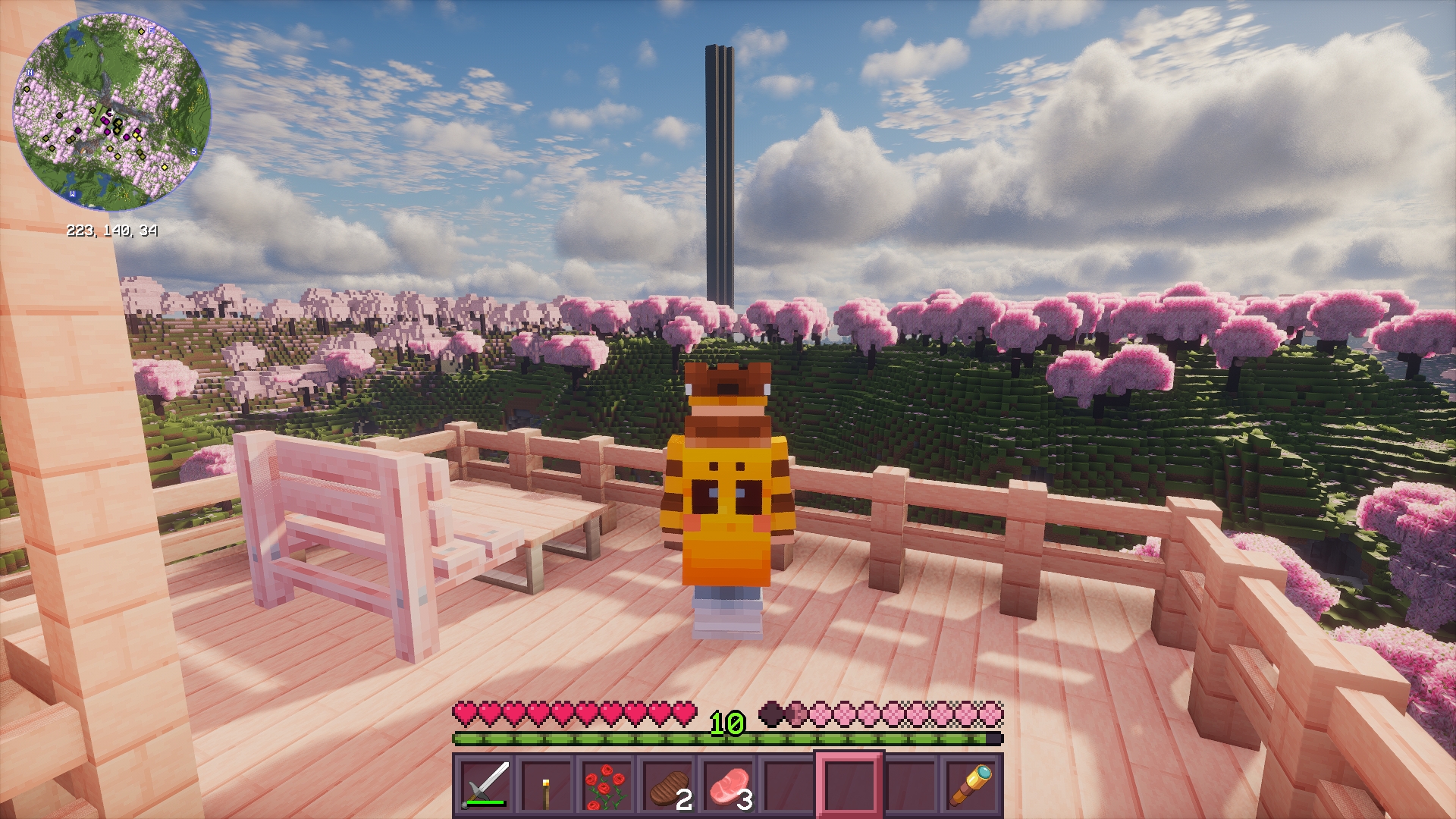Click the W direction marker on the minimap
Screen dimensions: 1456x819
coord(73,194)
